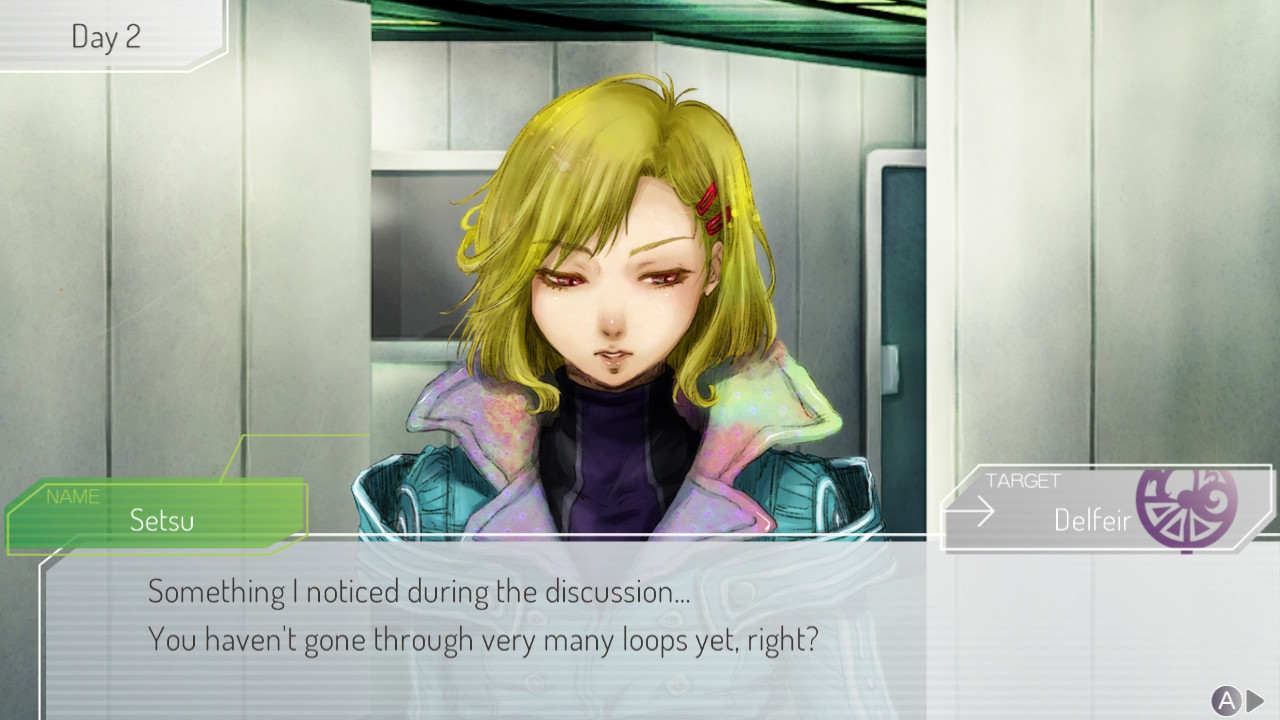
Task: Click the dialogue advance arrow
Action: (1254, 700)
